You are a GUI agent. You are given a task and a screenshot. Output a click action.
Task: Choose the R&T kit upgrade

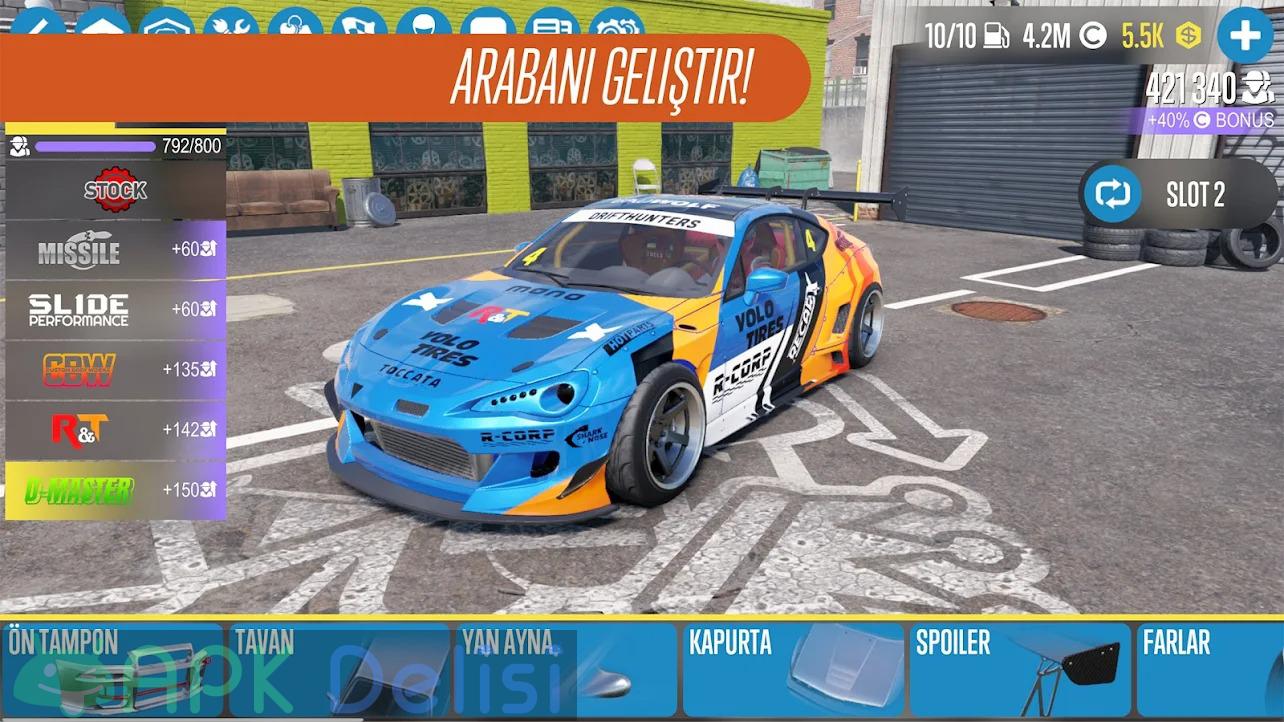point(115,430)
